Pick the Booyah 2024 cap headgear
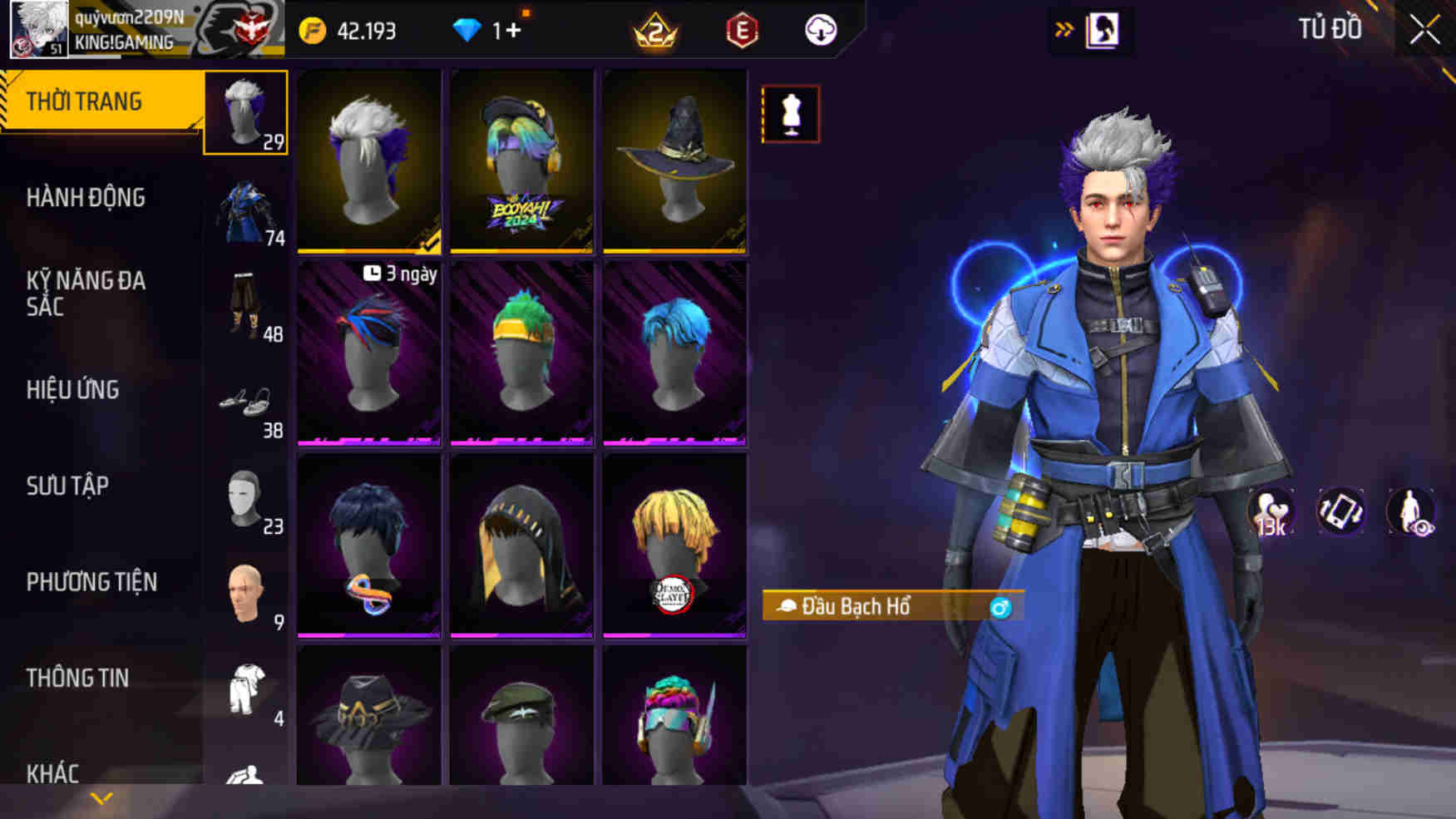1456x819 pixels. [522, 160]
